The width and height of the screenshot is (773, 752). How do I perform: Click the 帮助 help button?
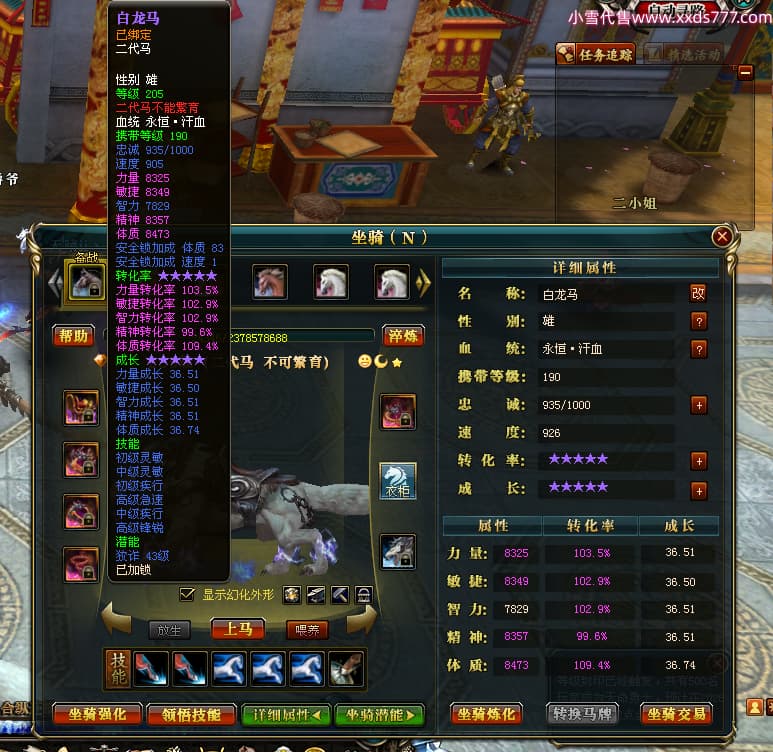tap(73, 336)
